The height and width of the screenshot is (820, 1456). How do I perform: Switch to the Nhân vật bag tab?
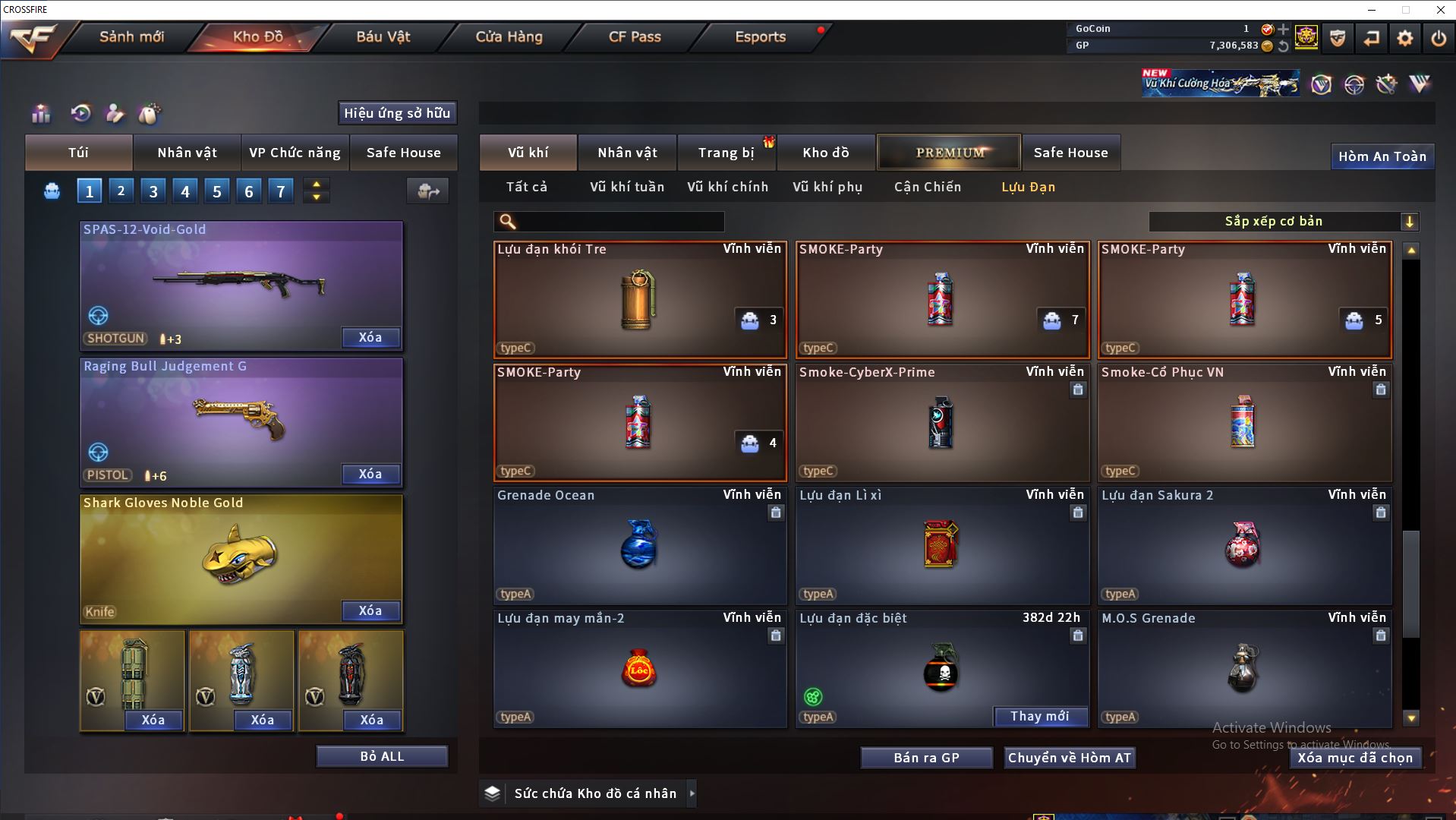[x=187, y=153]
